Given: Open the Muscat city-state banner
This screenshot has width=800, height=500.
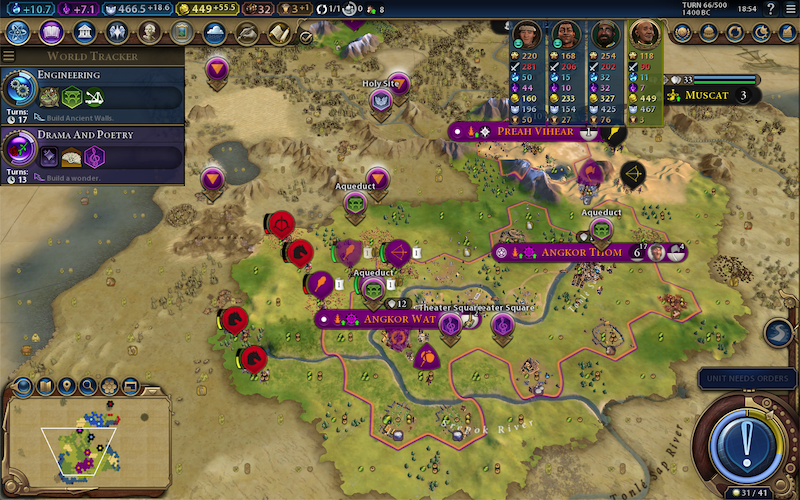Looking at the screenshot, I should tap(710, 96).
